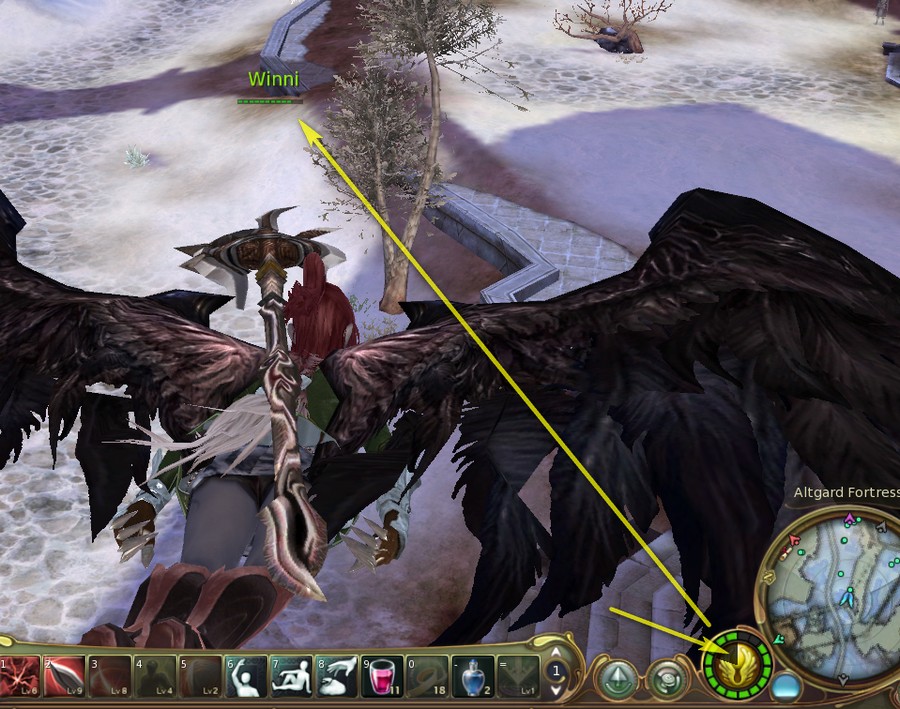
Task: Activate the red burst skill in slot 1
Action: pos(21,677)
